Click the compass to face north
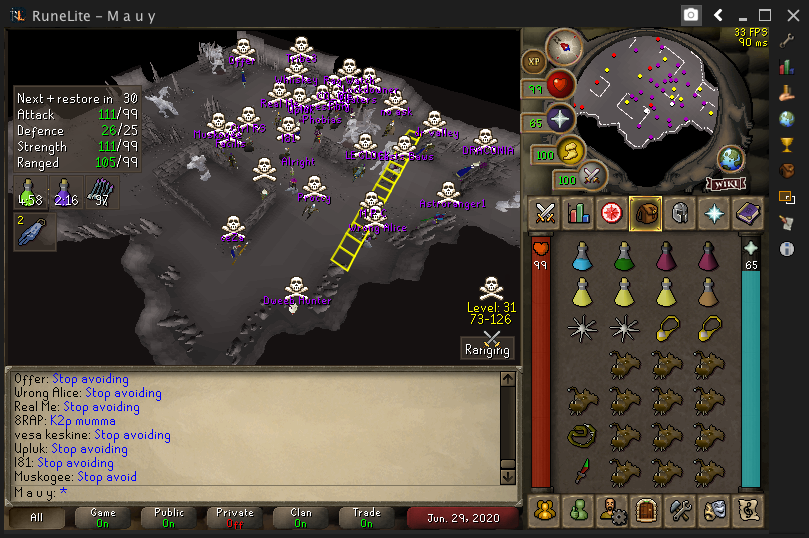 [565, 46]
